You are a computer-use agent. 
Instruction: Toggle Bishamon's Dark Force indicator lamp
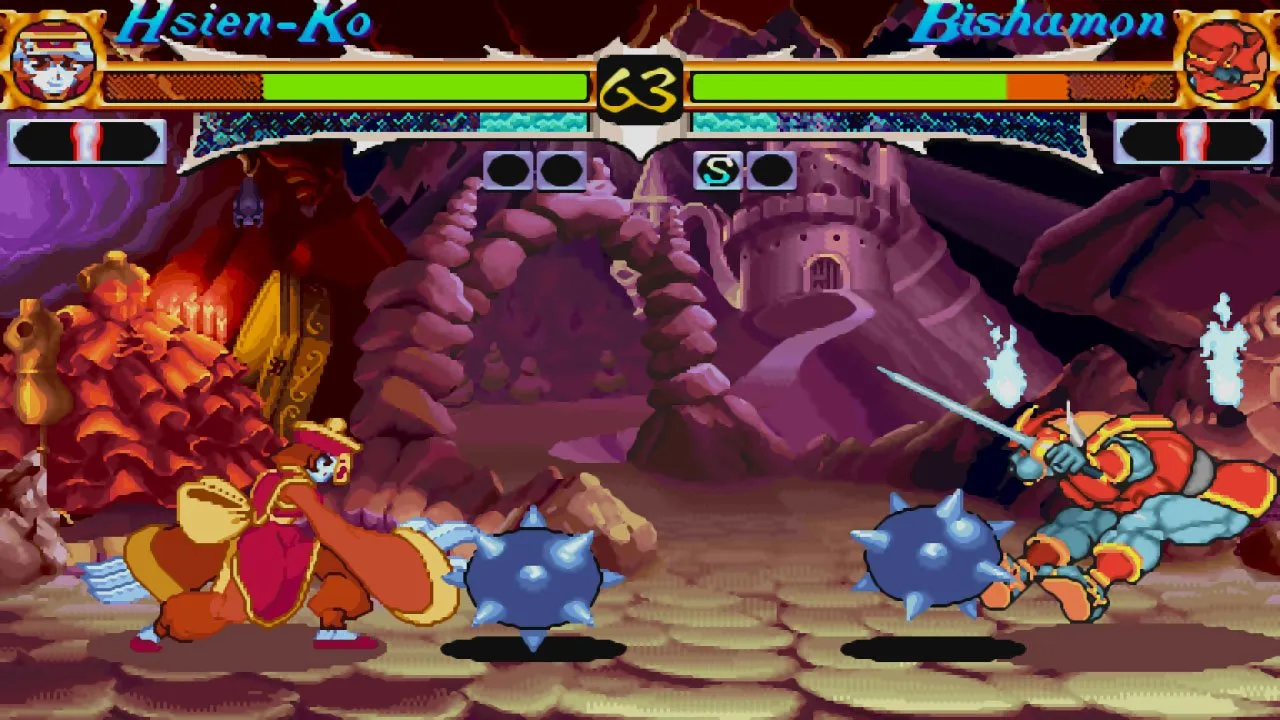pyautogui.click(x=1193, y=138)
